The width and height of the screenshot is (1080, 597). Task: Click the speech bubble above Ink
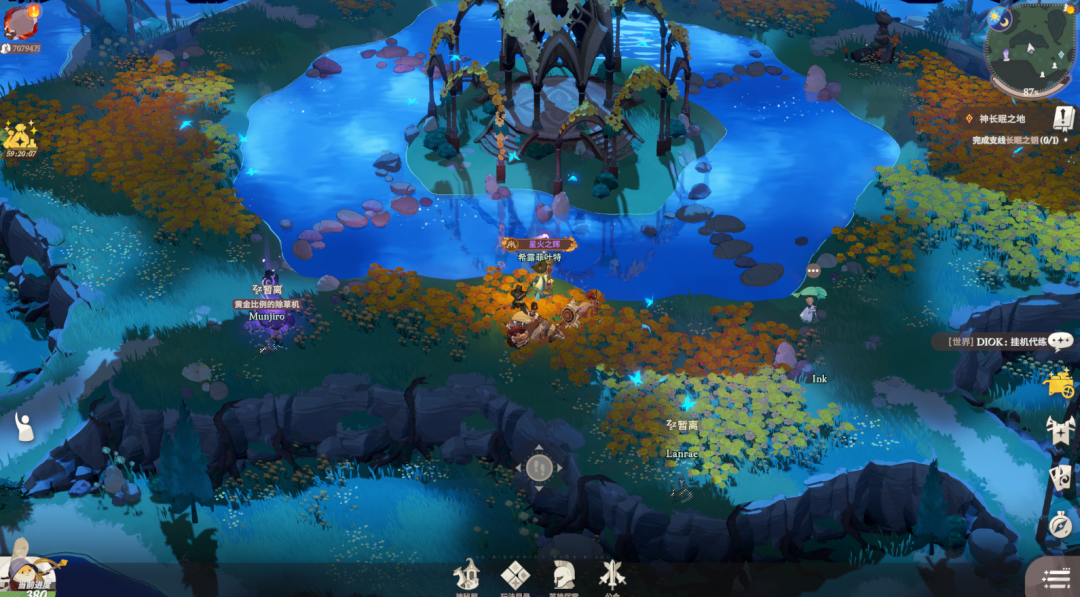[x=813, y=271]
